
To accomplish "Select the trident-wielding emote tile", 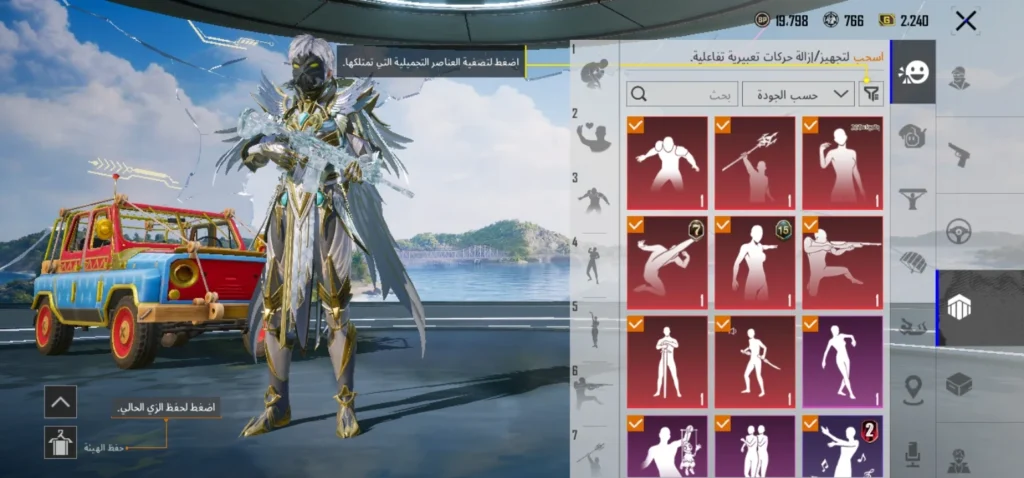I will (755, 163).
